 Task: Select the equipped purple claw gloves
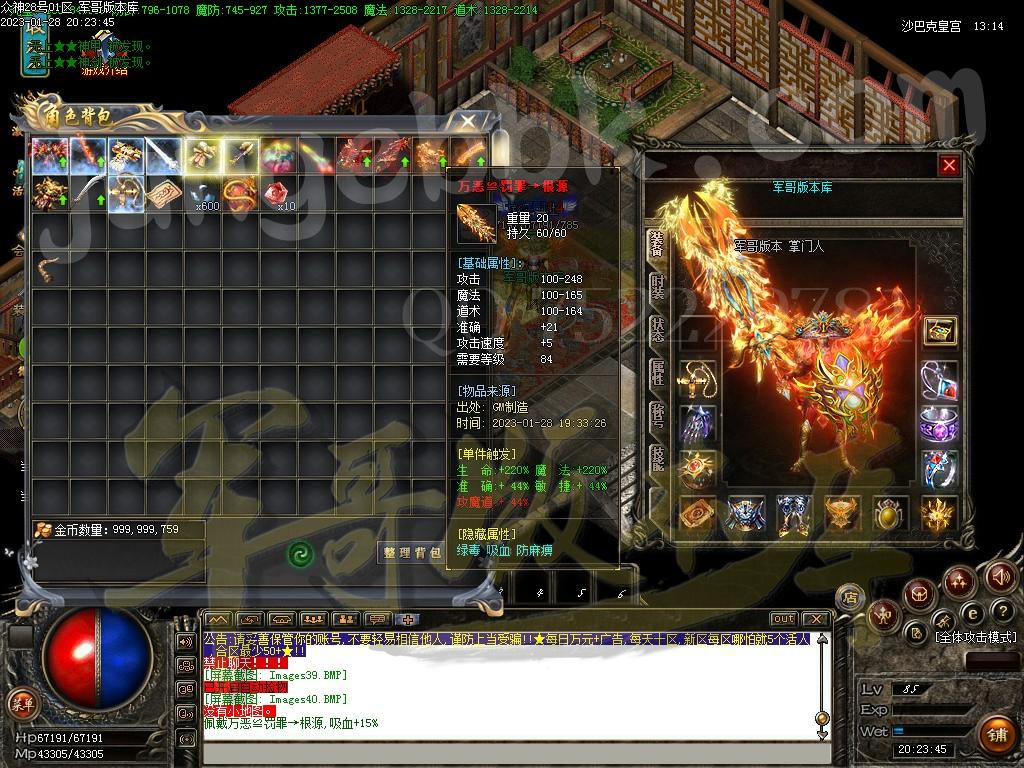pyautogui.click(x=697, y=423)
